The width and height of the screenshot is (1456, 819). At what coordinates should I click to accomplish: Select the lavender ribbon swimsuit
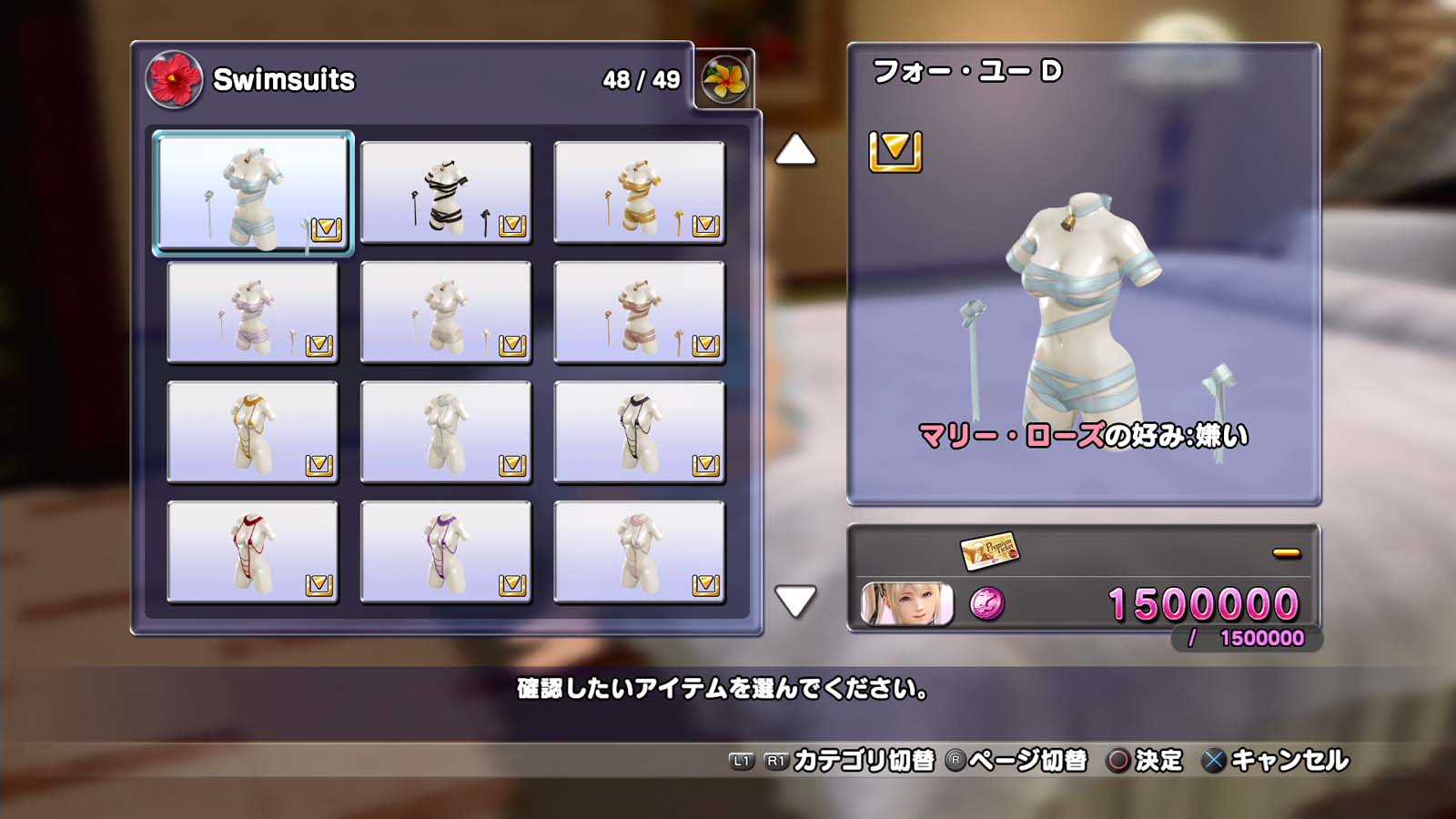[x=253, y=312]
